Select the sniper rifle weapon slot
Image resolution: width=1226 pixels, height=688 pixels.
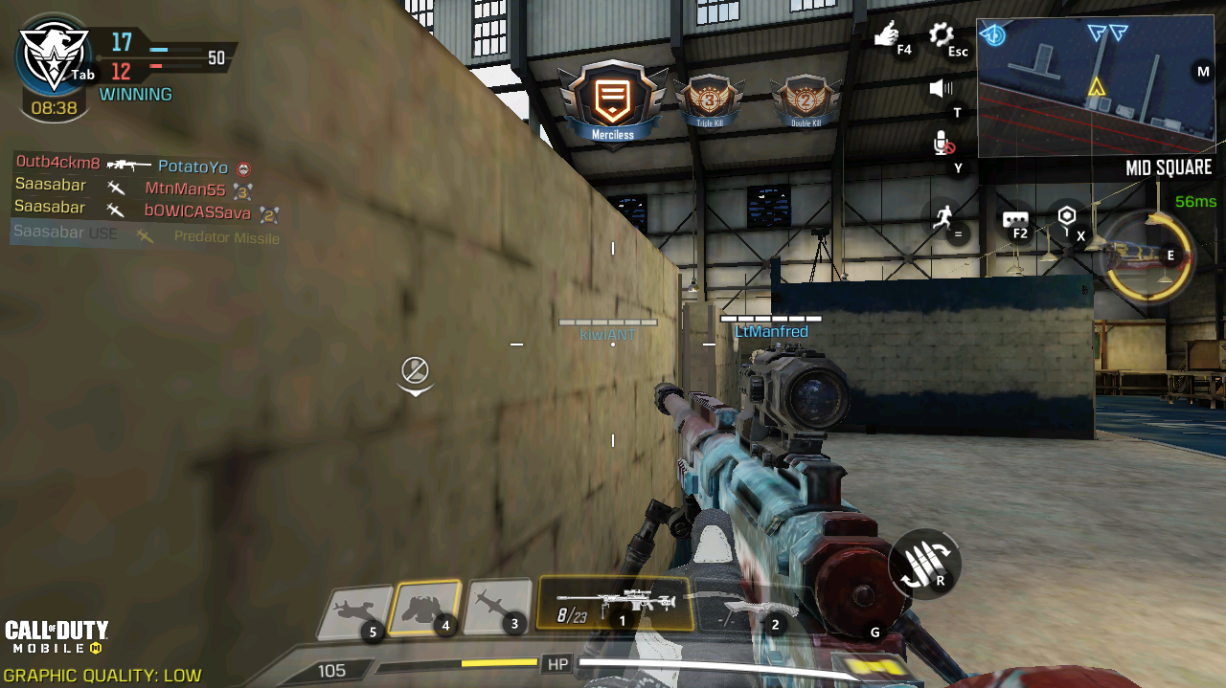(614, 603)
